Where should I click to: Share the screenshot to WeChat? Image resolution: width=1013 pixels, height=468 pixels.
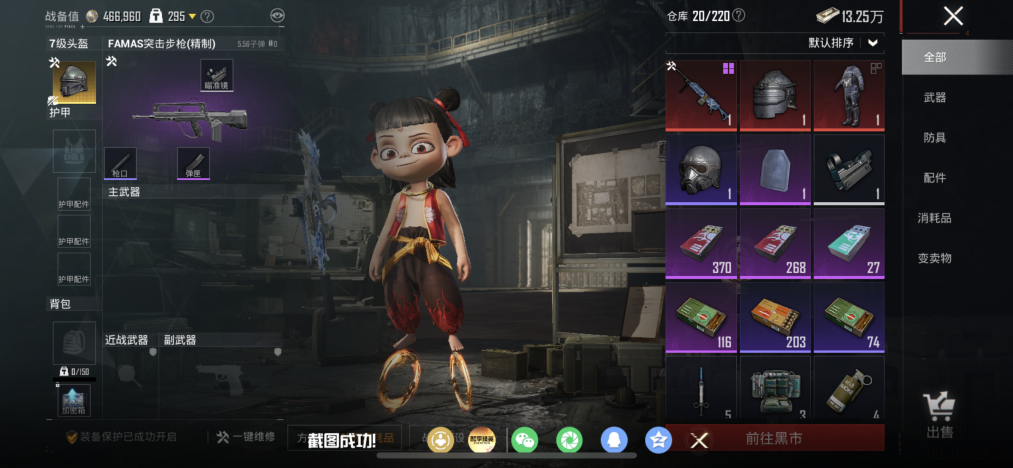[x=524, y=439]
